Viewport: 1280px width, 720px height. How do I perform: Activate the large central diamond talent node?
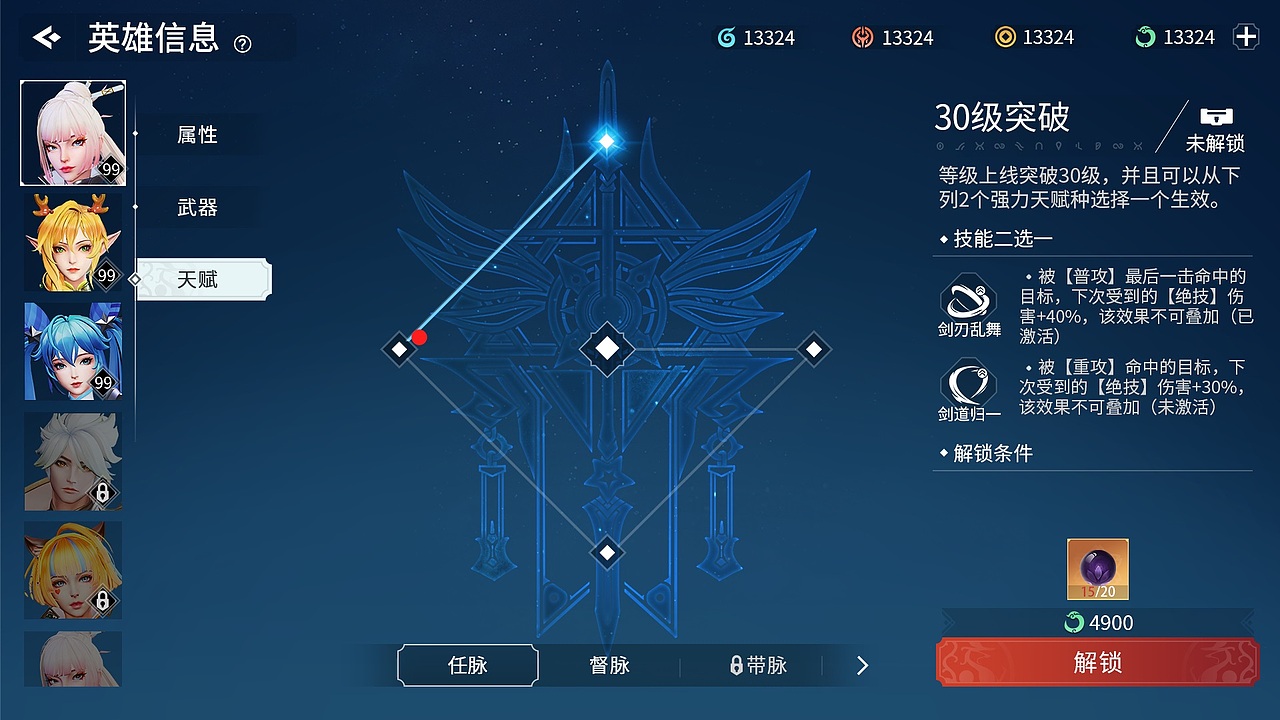607,349
